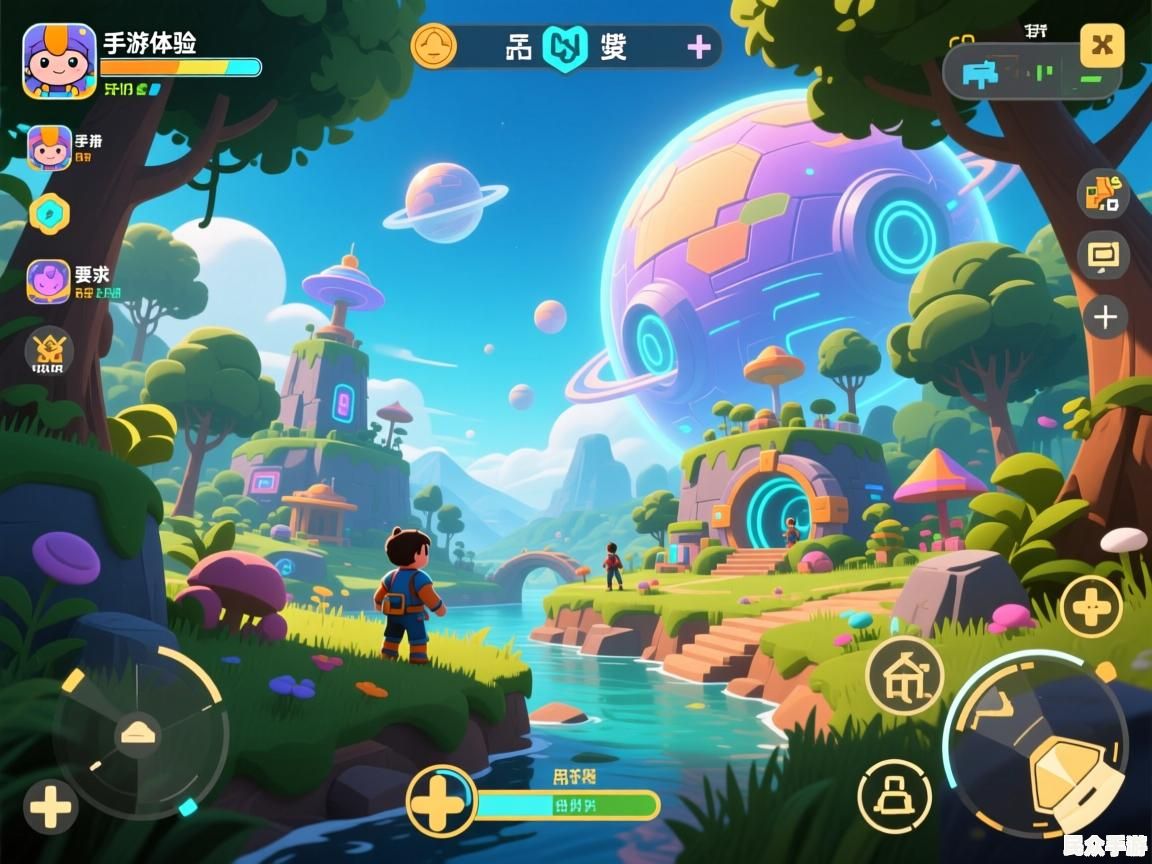Tap the teal leaf hexagon badge
This screenshot has height=864, width=1152.
click(x=49, y=212)
